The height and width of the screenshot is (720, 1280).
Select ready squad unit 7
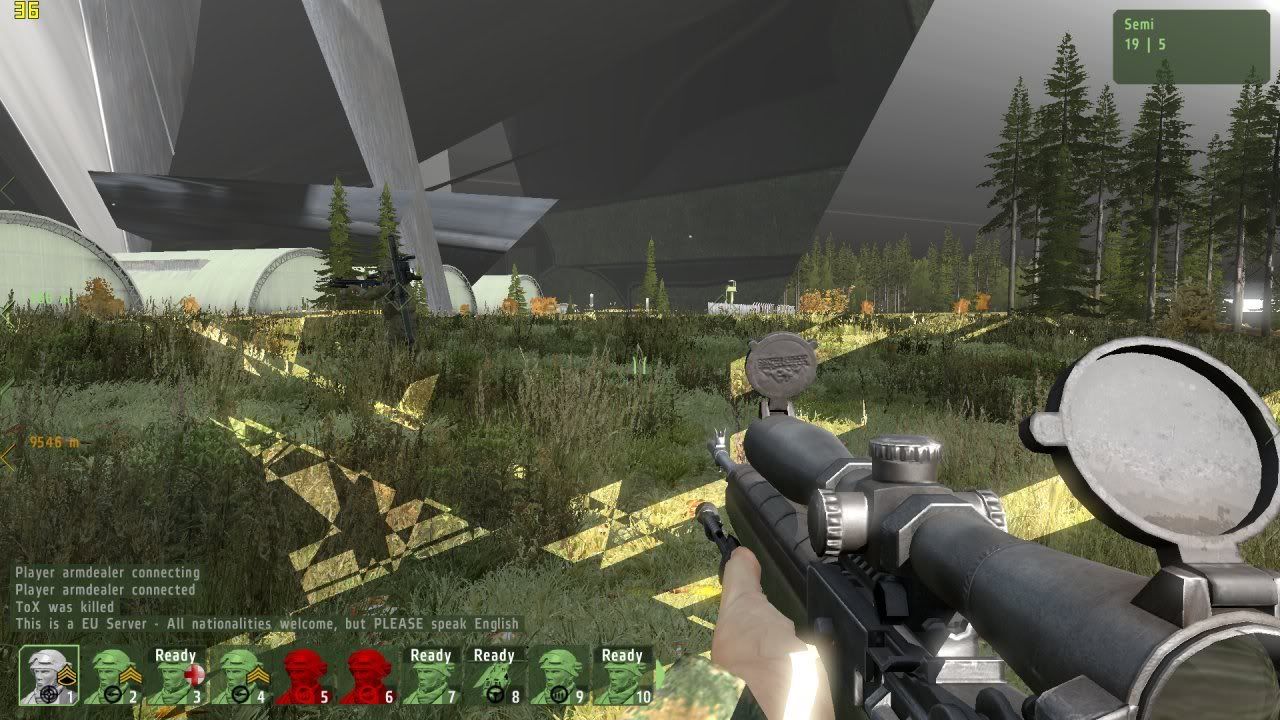430,677
